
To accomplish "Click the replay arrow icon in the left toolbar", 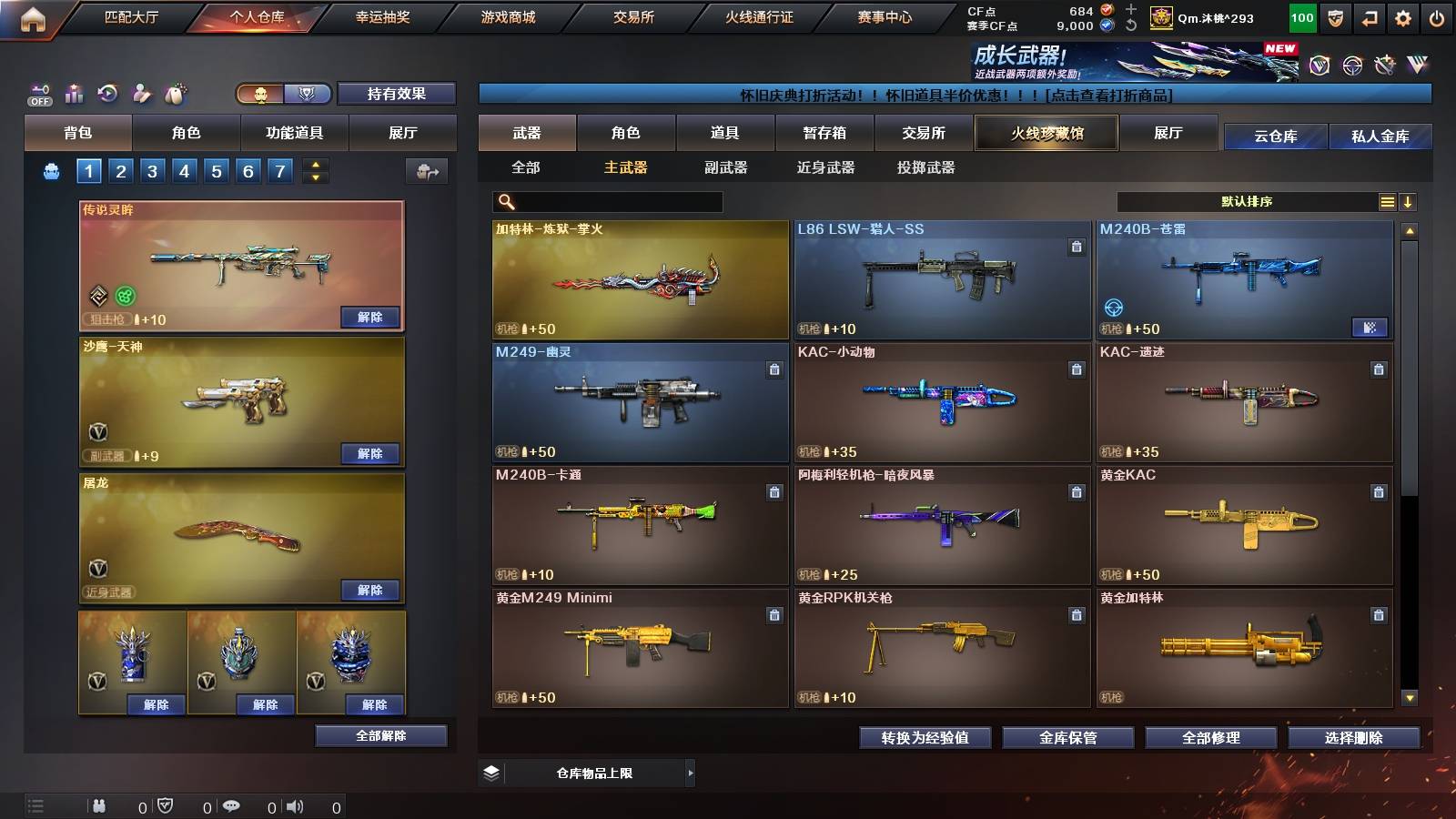I will coord(106,92).
